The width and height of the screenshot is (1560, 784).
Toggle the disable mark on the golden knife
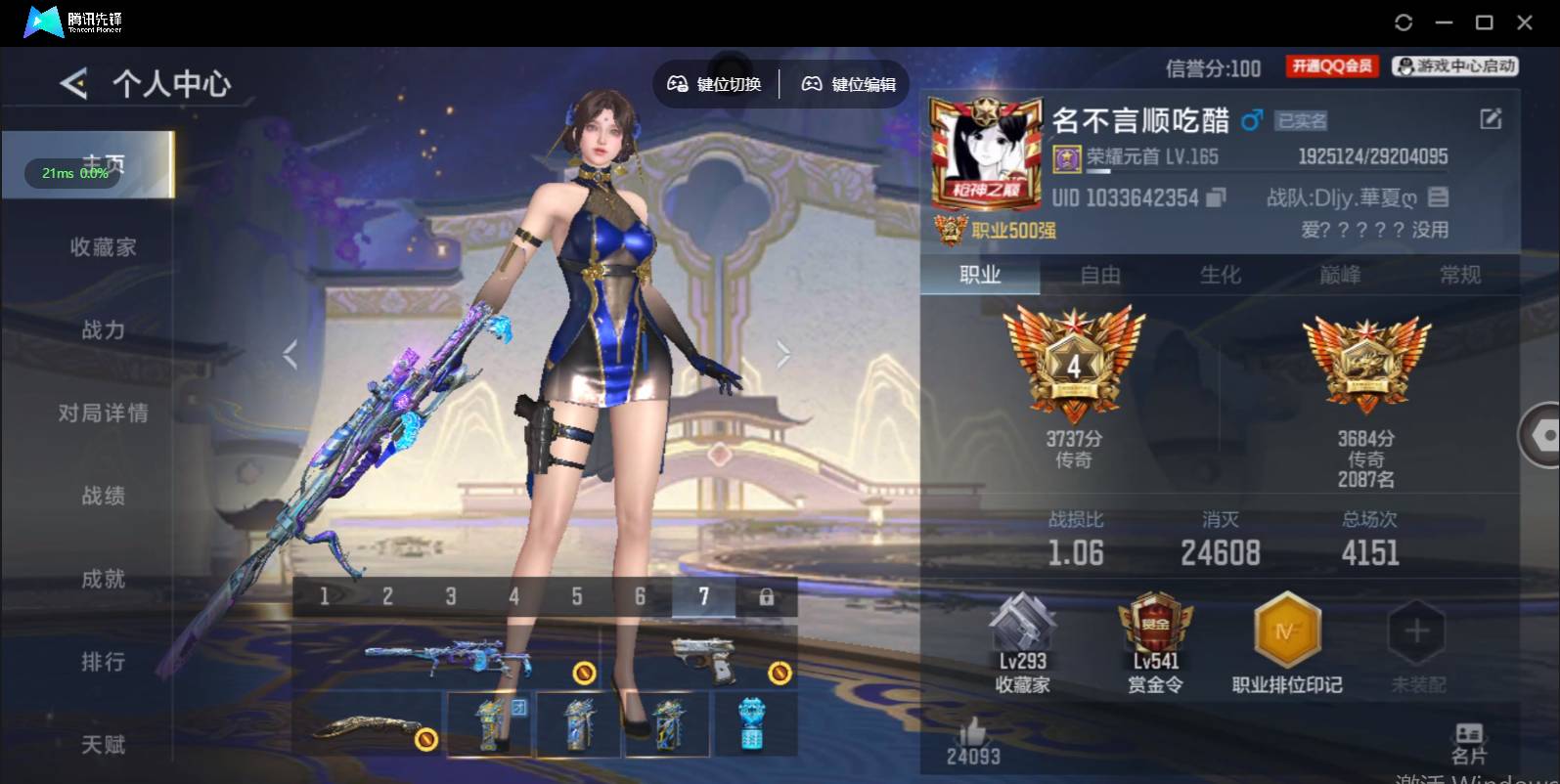click(x=426, y=741)
